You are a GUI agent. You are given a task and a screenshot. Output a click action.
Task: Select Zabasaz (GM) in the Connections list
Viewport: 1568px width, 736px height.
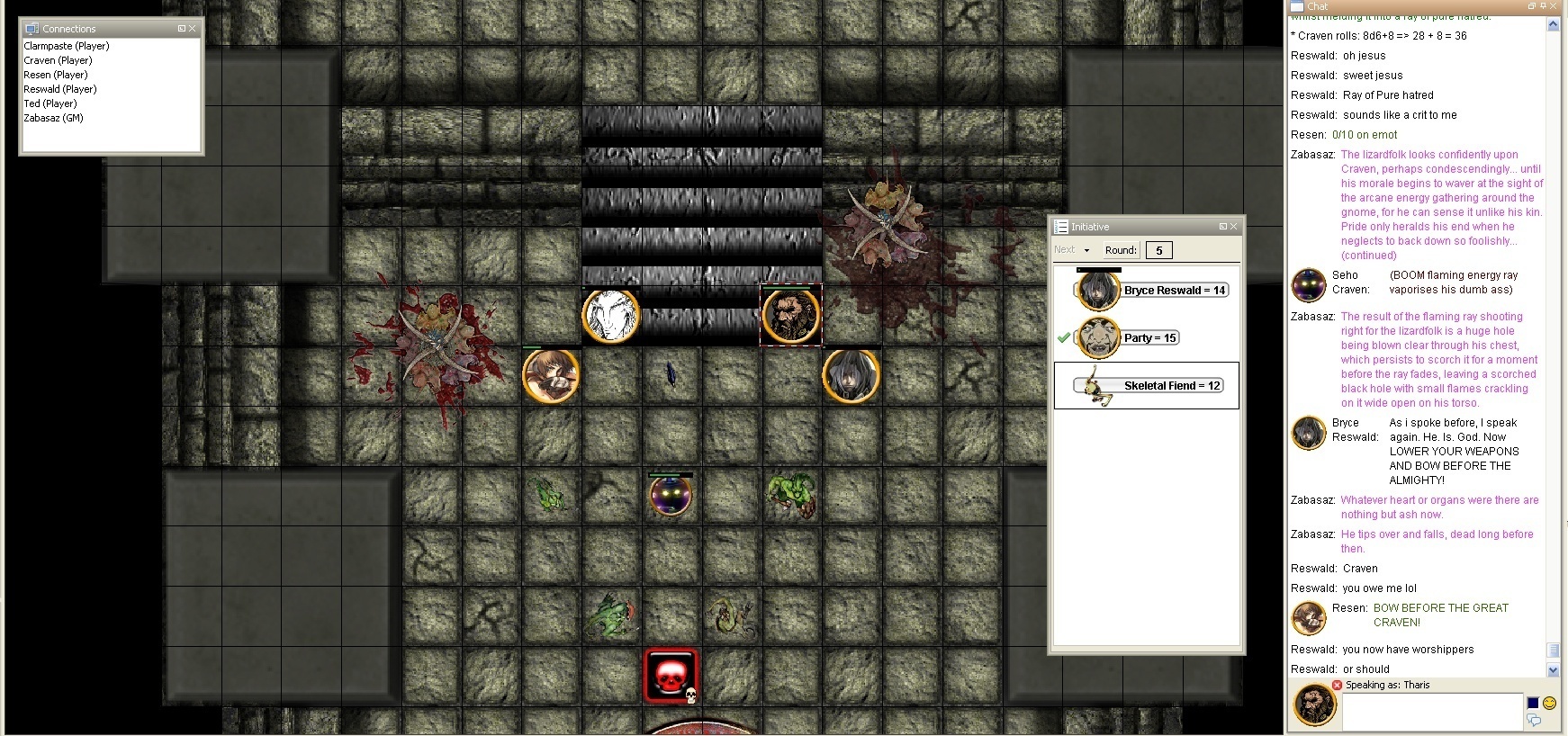(x=53, y=118)
